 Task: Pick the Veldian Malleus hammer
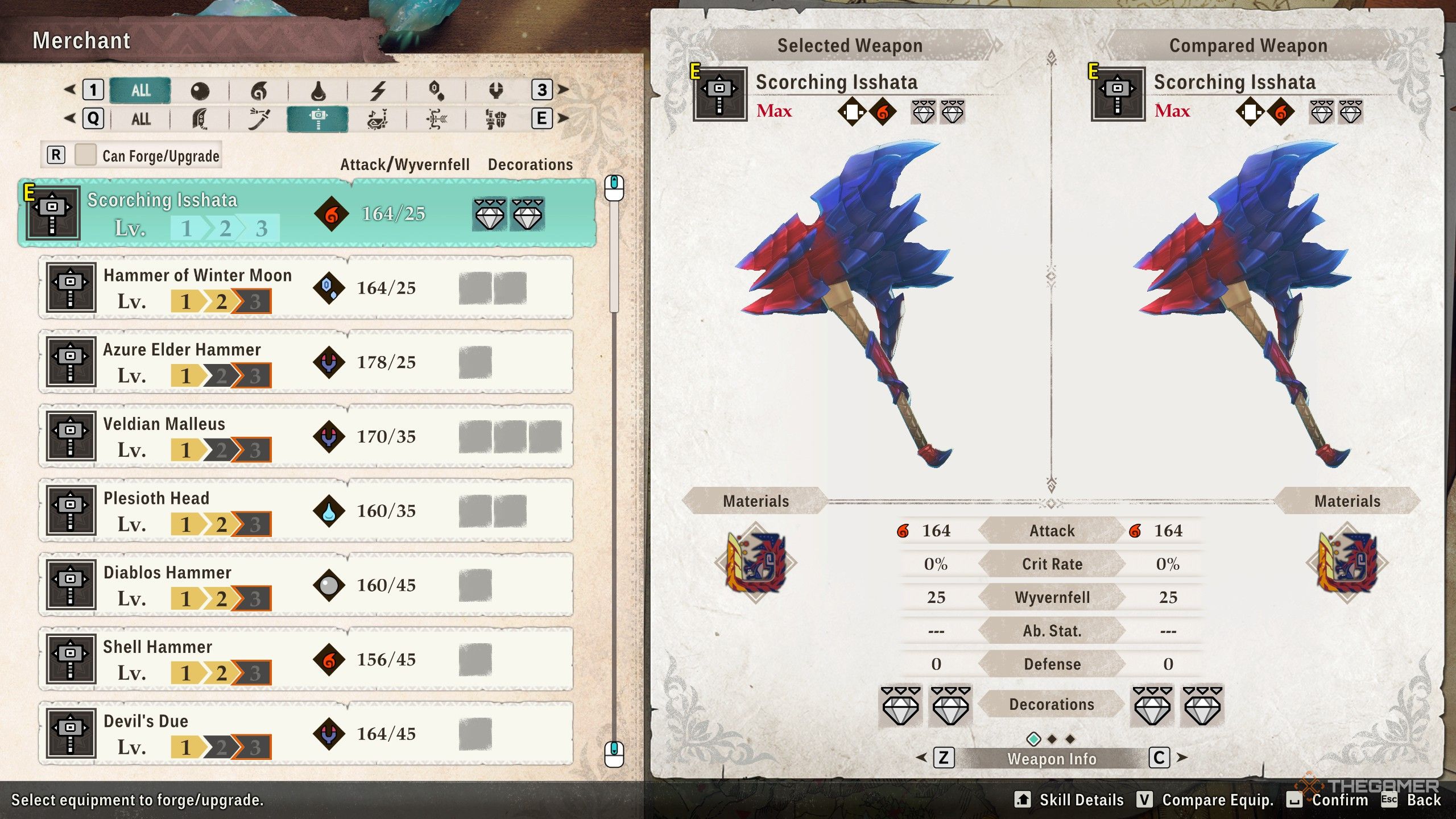click(305, 436)
